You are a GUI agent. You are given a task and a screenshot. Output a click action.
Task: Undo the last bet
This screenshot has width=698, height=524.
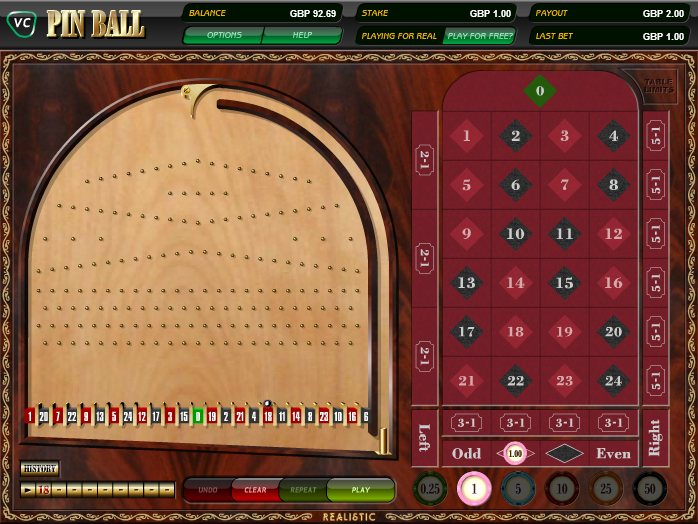(207, 490)
